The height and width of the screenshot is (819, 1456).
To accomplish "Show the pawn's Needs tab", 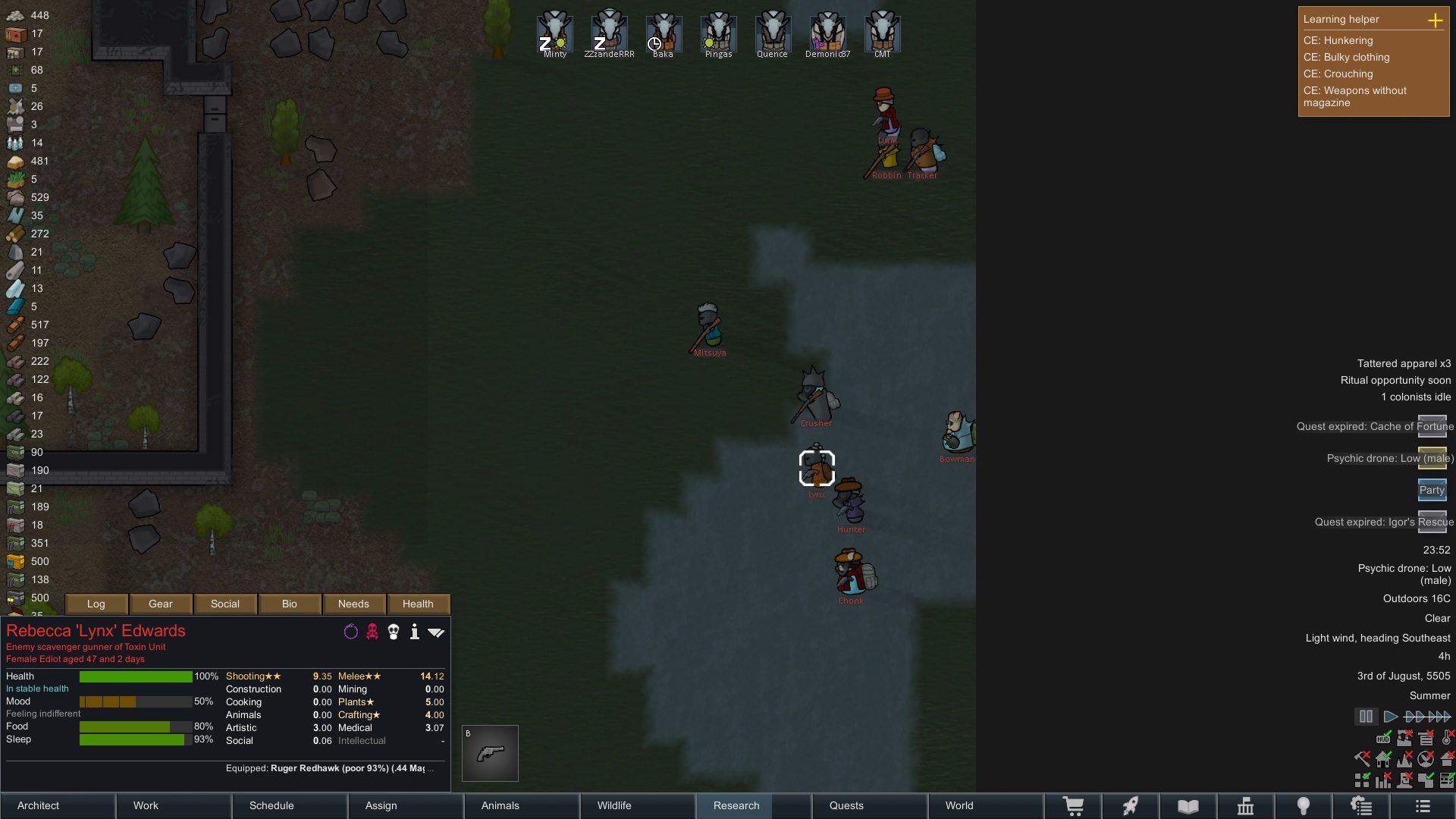I will pos(353,604).
